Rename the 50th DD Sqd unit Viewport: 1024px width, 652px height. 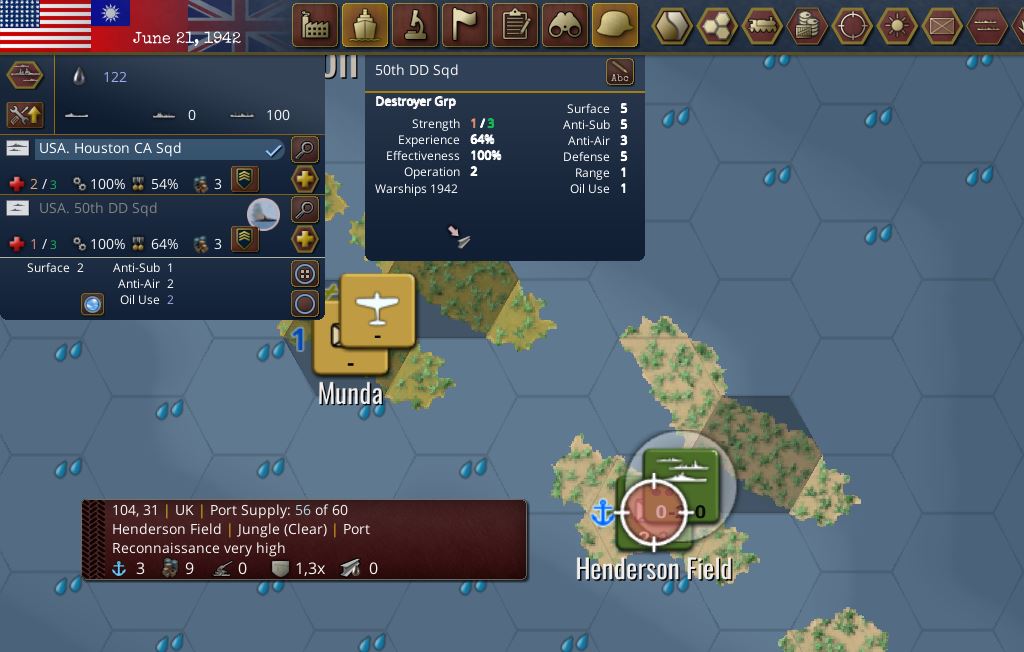tap(620, 72)
